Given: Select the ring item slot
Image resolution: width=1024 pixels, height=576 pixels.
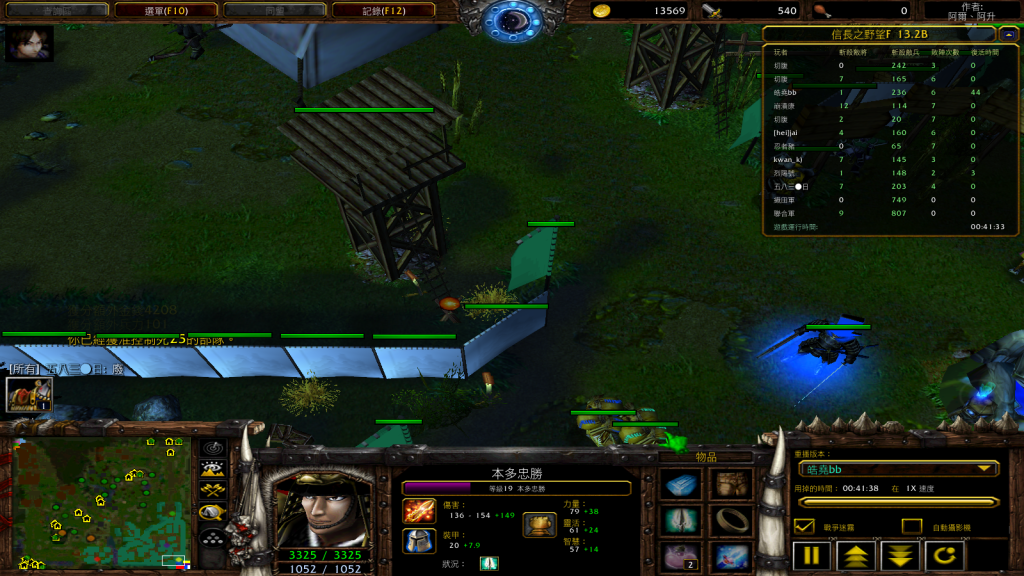Looking at the screenshot, I should click(x=731, y=521).
